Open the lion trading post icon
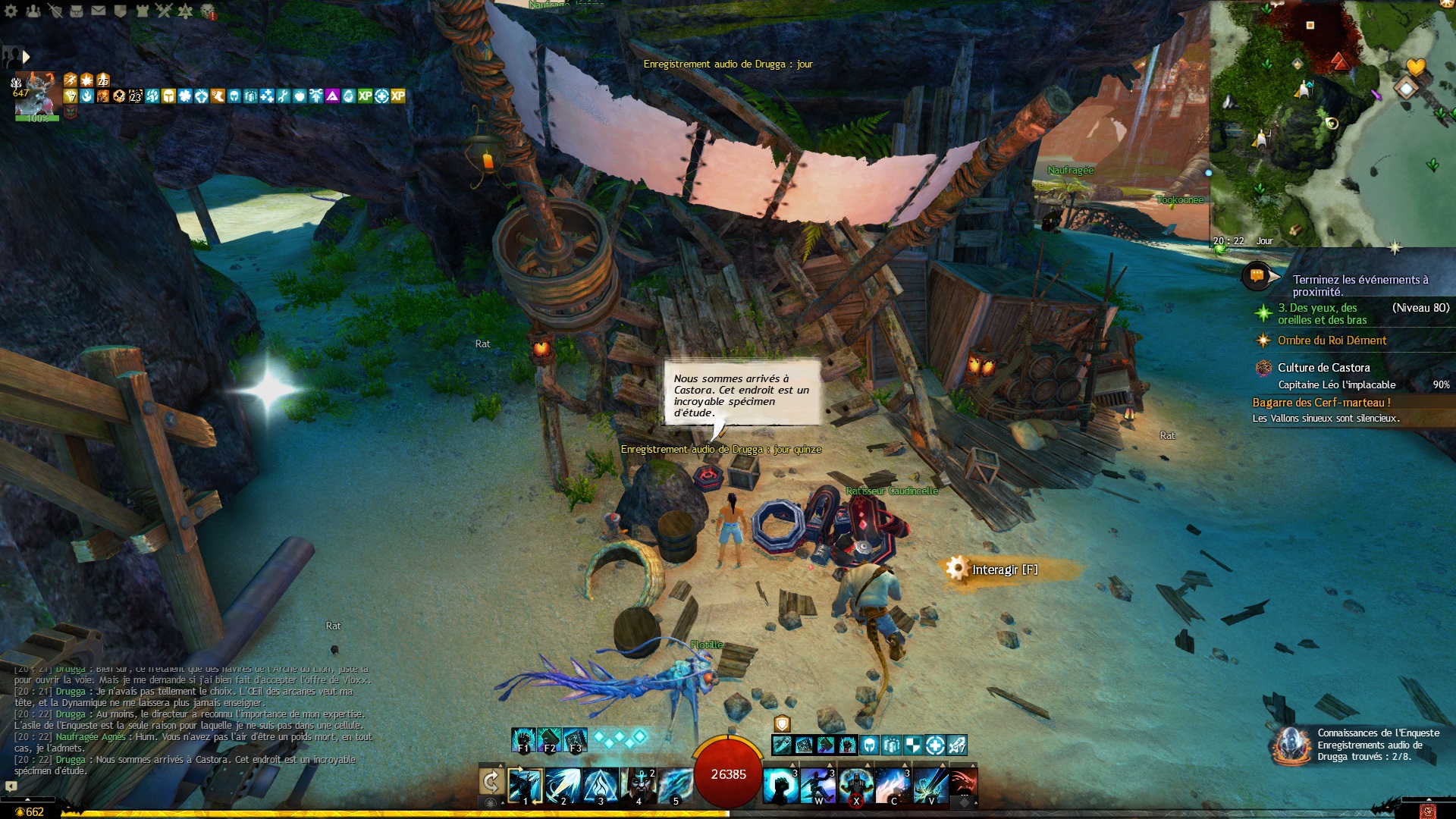1456x819 pixels. click(x=208, y=12)
